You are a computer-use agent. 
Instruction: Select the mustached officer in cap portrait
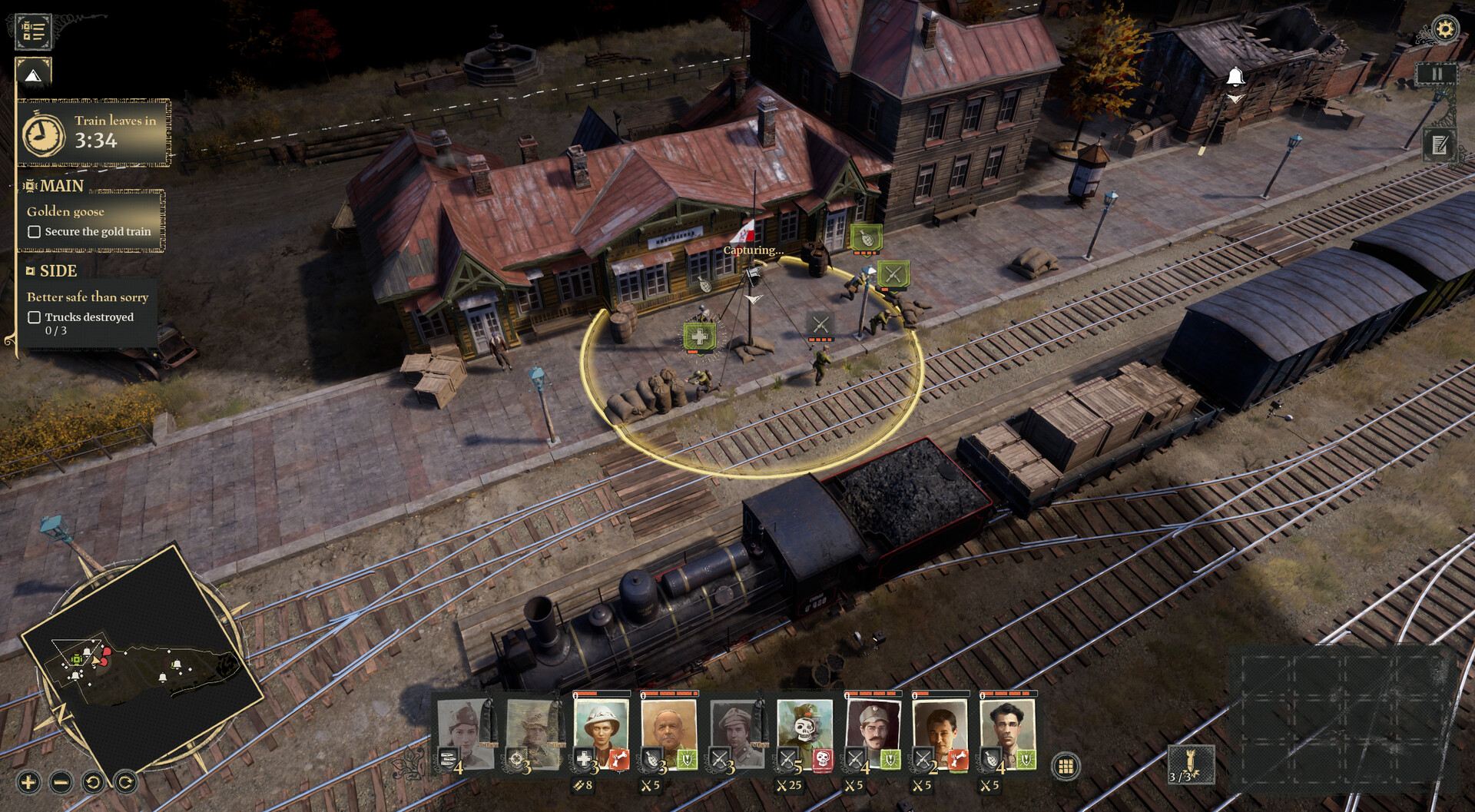tap(872, 730)
